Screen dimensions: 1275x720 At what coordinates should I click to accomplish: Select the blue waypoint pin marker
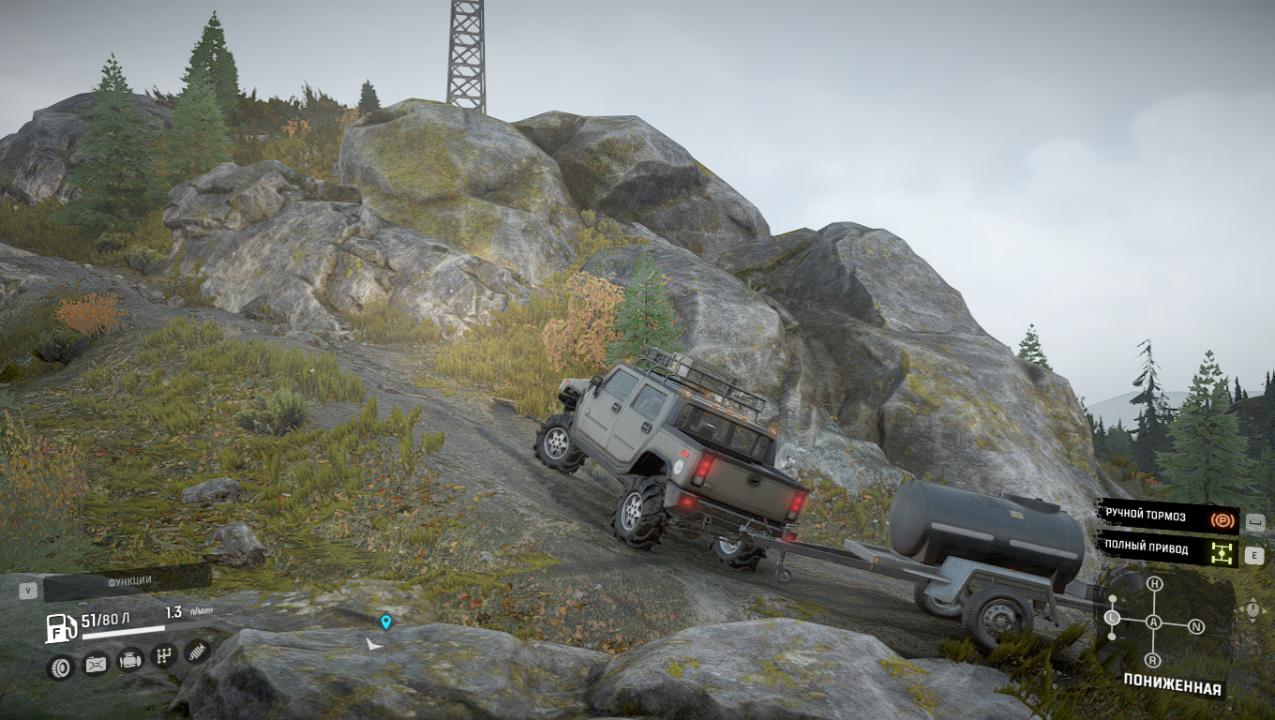point(386,622)
